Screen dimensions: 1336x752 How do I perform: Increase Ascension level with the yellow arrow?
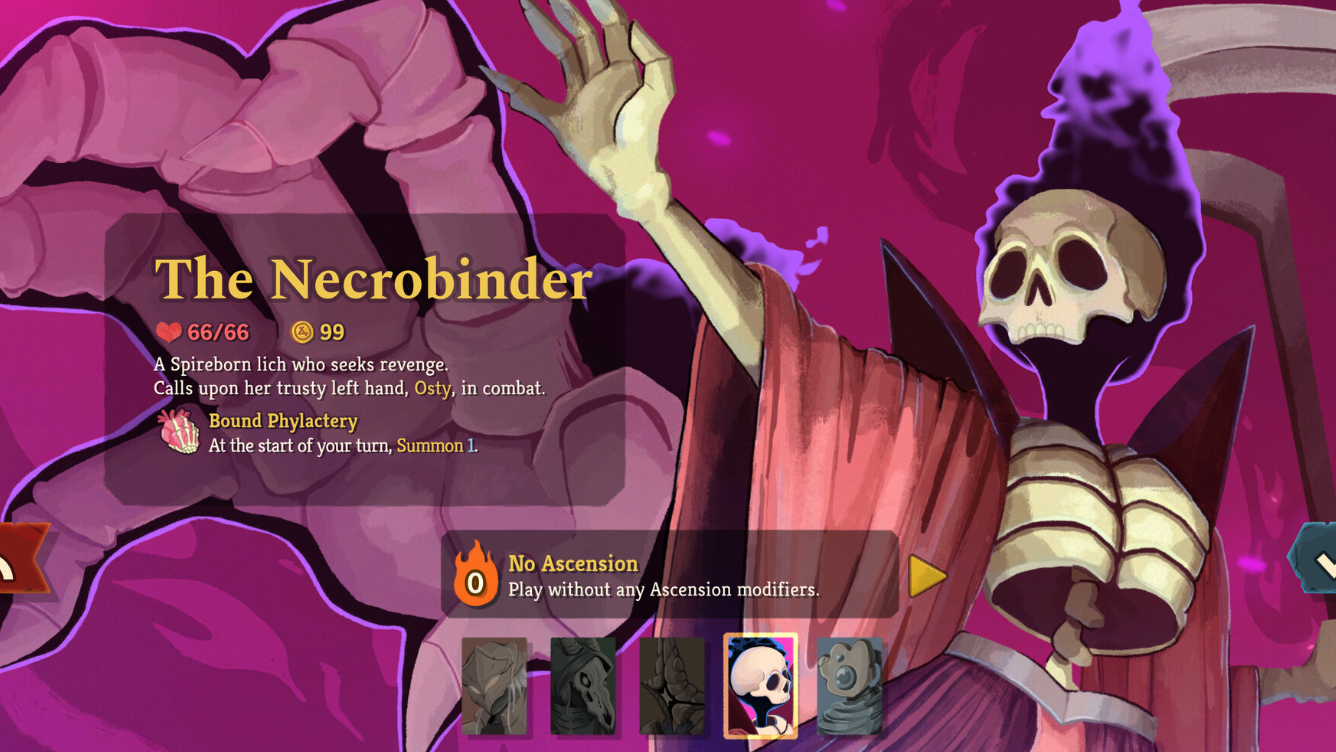[x=926, y=576]
